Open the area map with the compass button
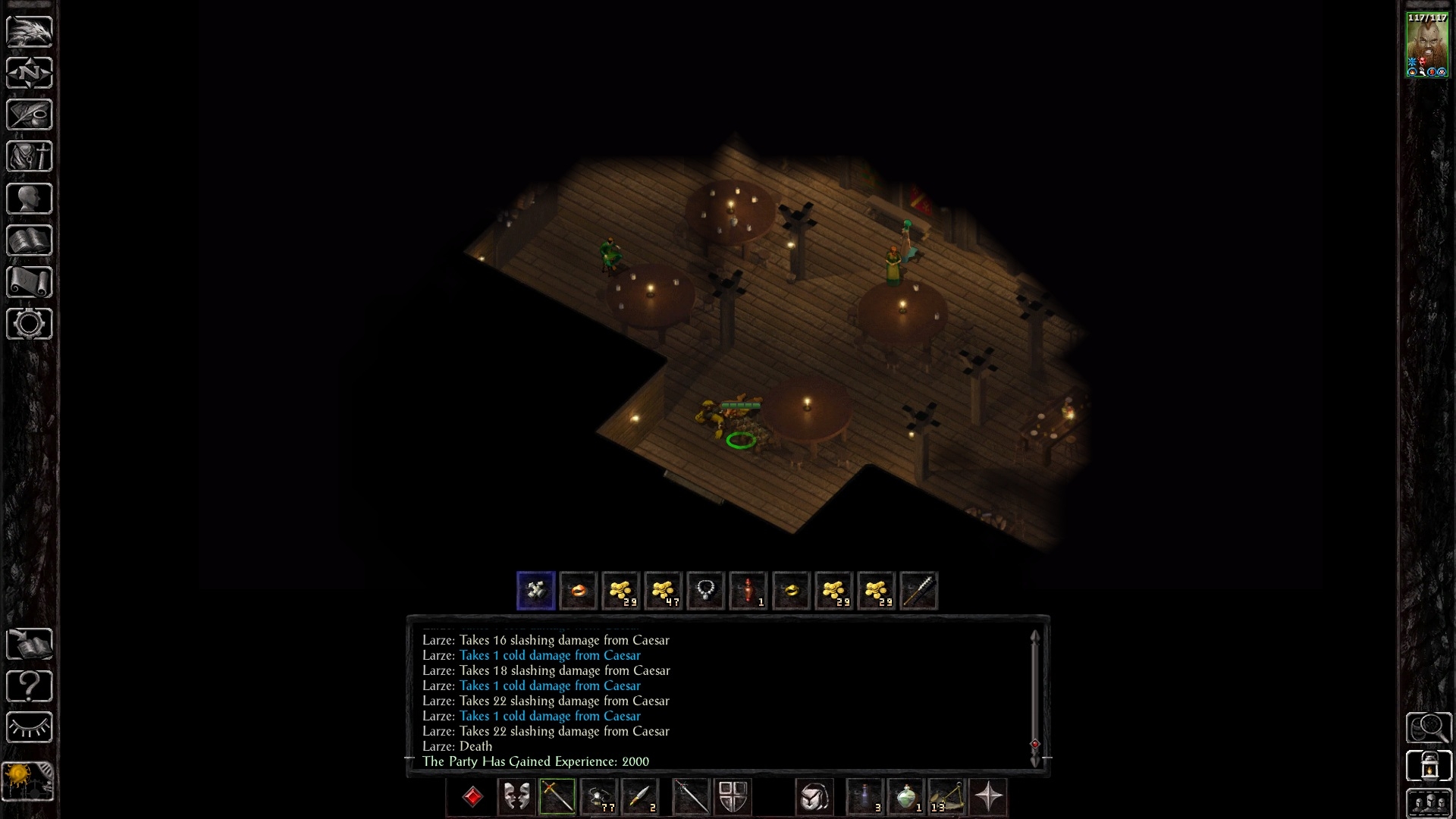 [30, 73]
